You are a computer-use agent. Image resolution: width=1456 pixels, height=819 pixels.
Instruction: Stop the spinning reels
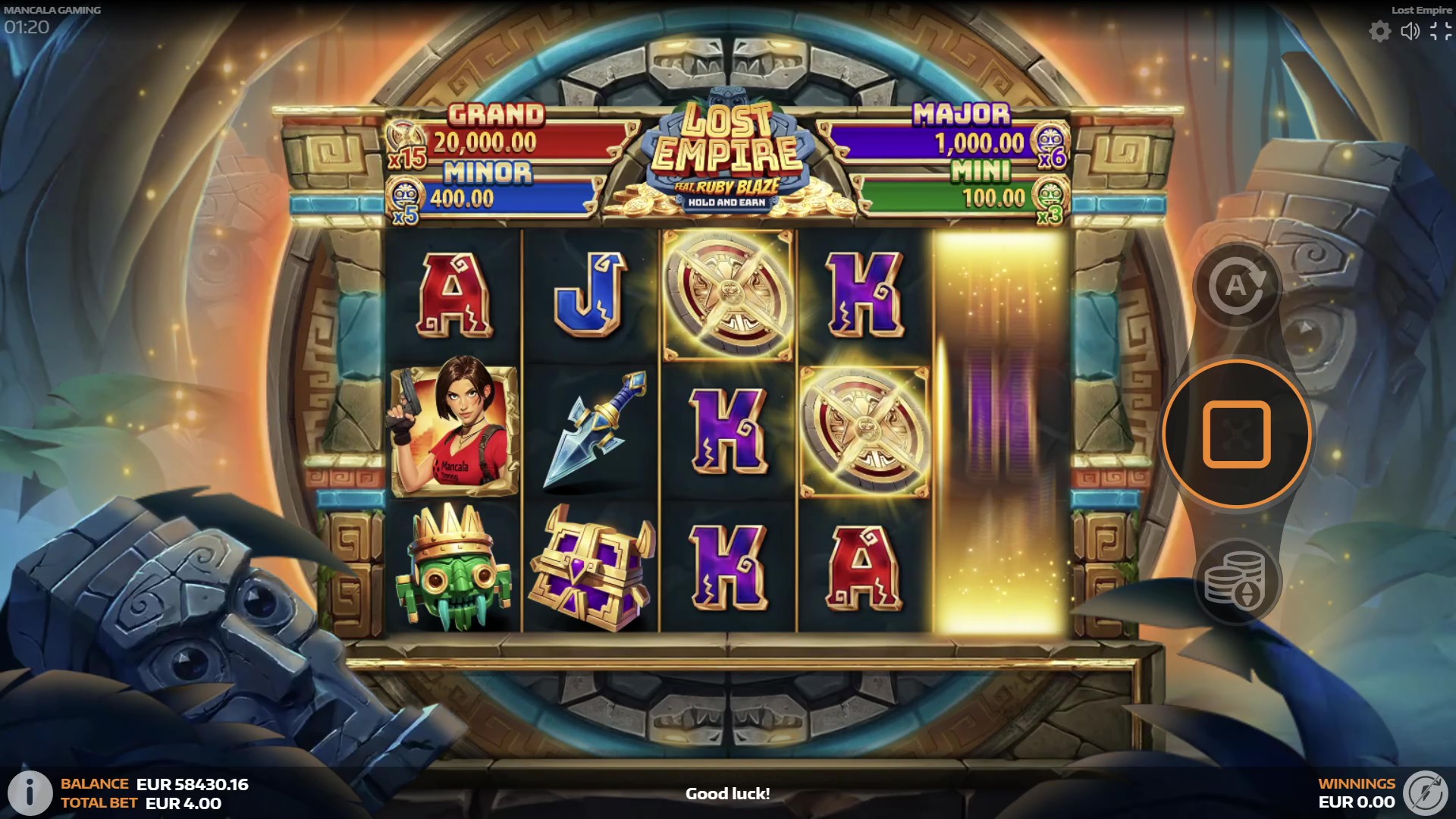pos(1236,434)
